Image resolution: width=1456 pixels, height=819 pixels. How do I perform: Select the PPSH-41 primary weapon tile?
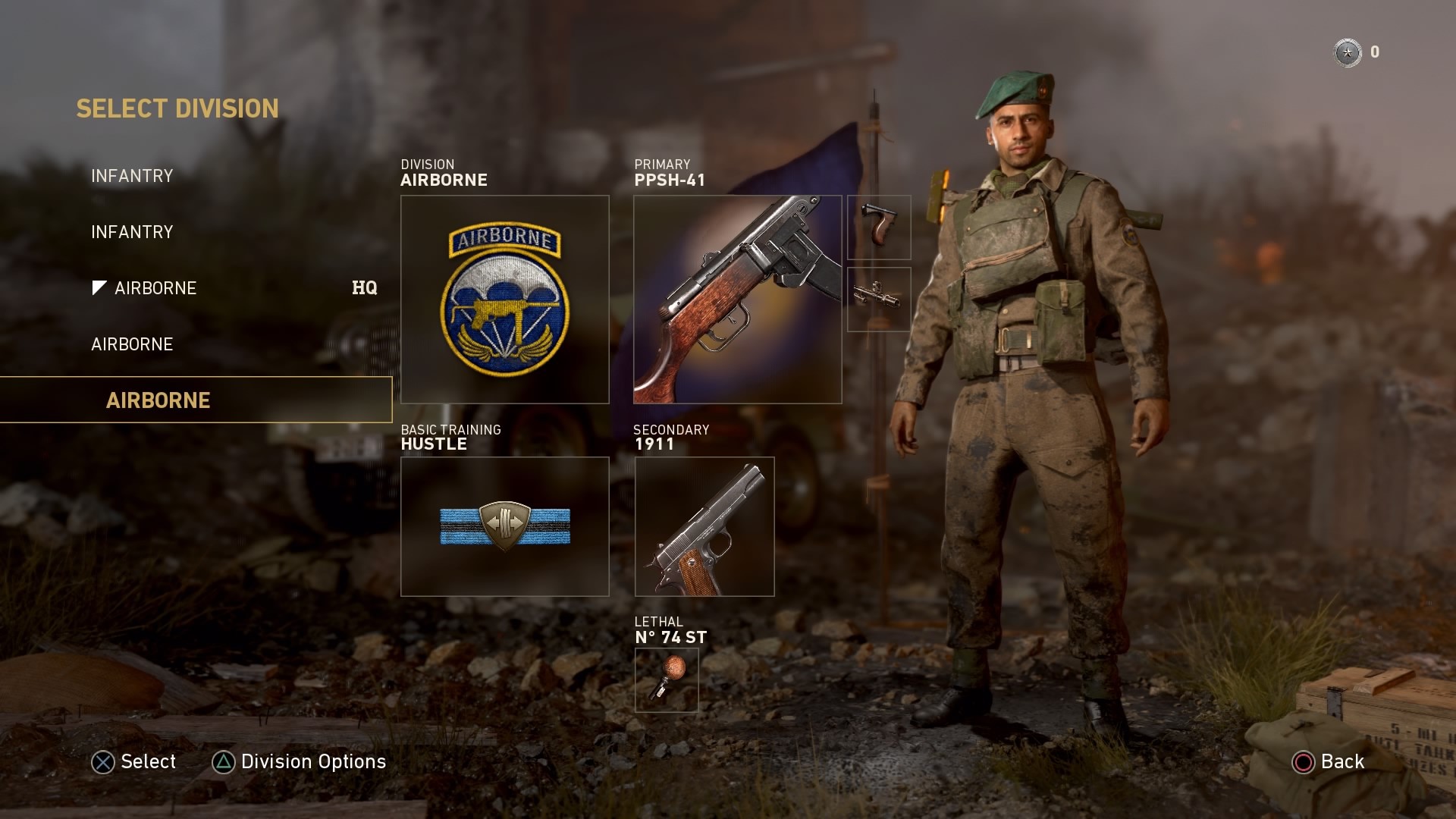(x=737, y=300)
